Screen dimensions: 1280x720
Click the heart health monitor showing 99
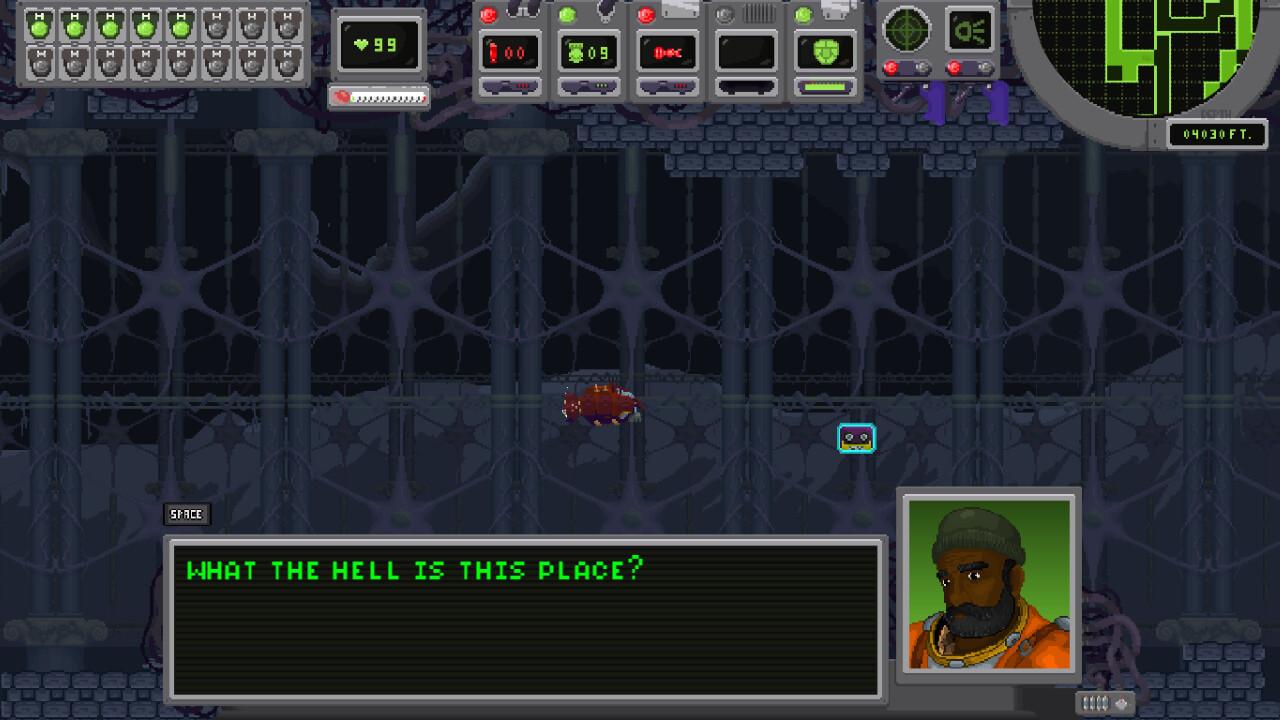tap(380, 45)
